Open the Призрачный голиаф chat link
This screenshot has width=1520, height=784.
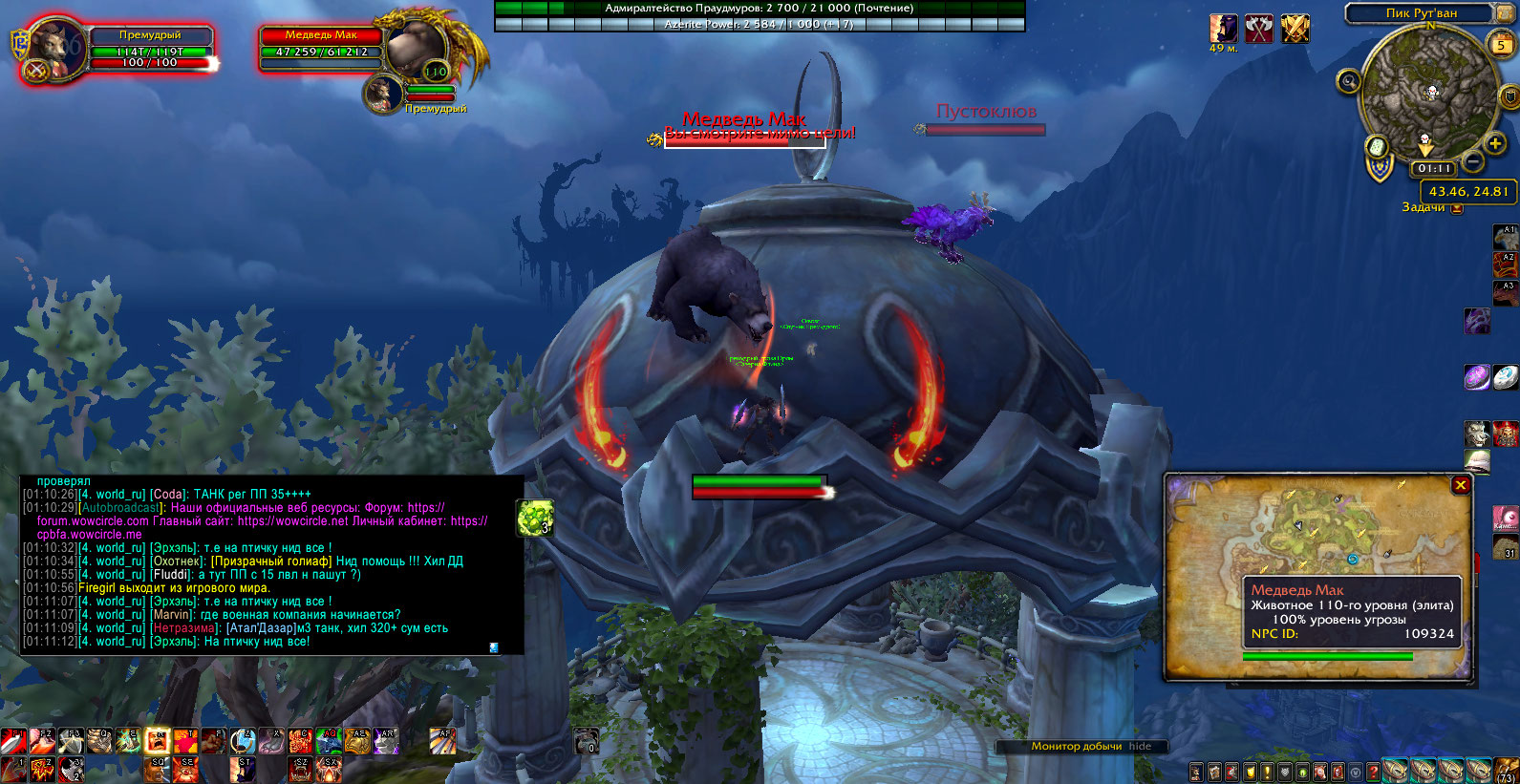click(271, 562)
